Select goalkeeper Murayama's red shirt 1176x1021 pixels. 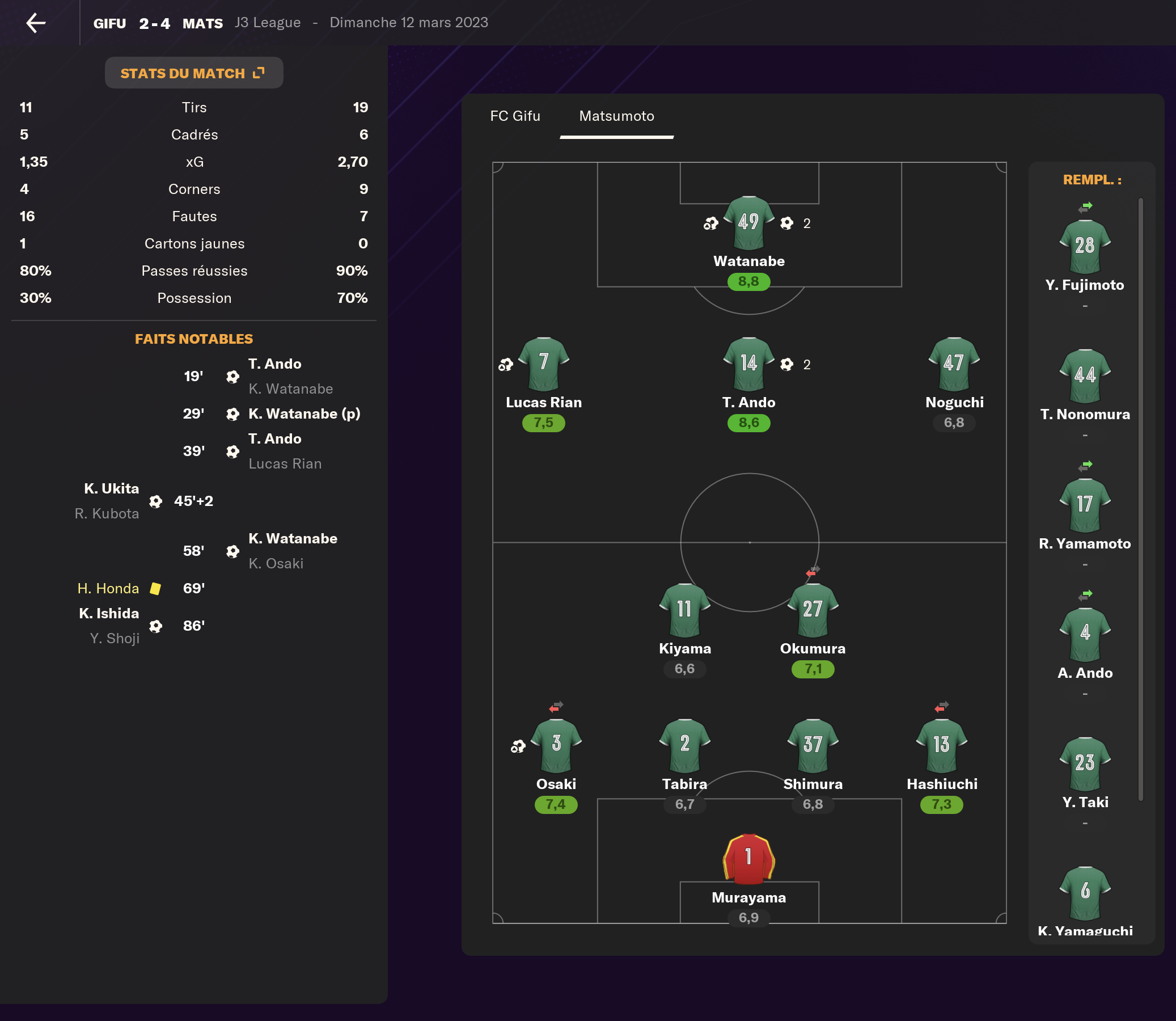748,859
